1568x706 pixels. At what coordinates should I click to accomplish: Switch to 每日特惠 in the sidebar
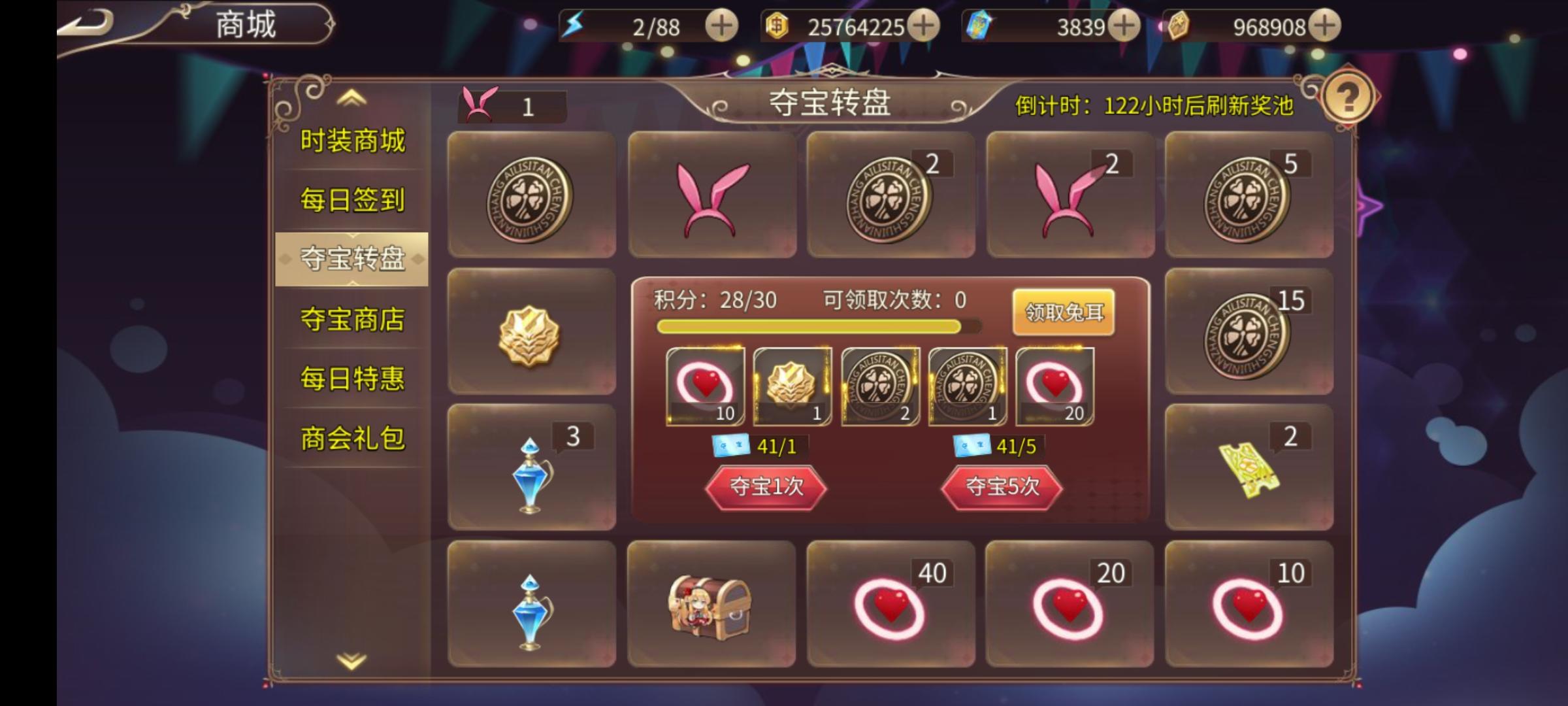(x=353, y=377)
